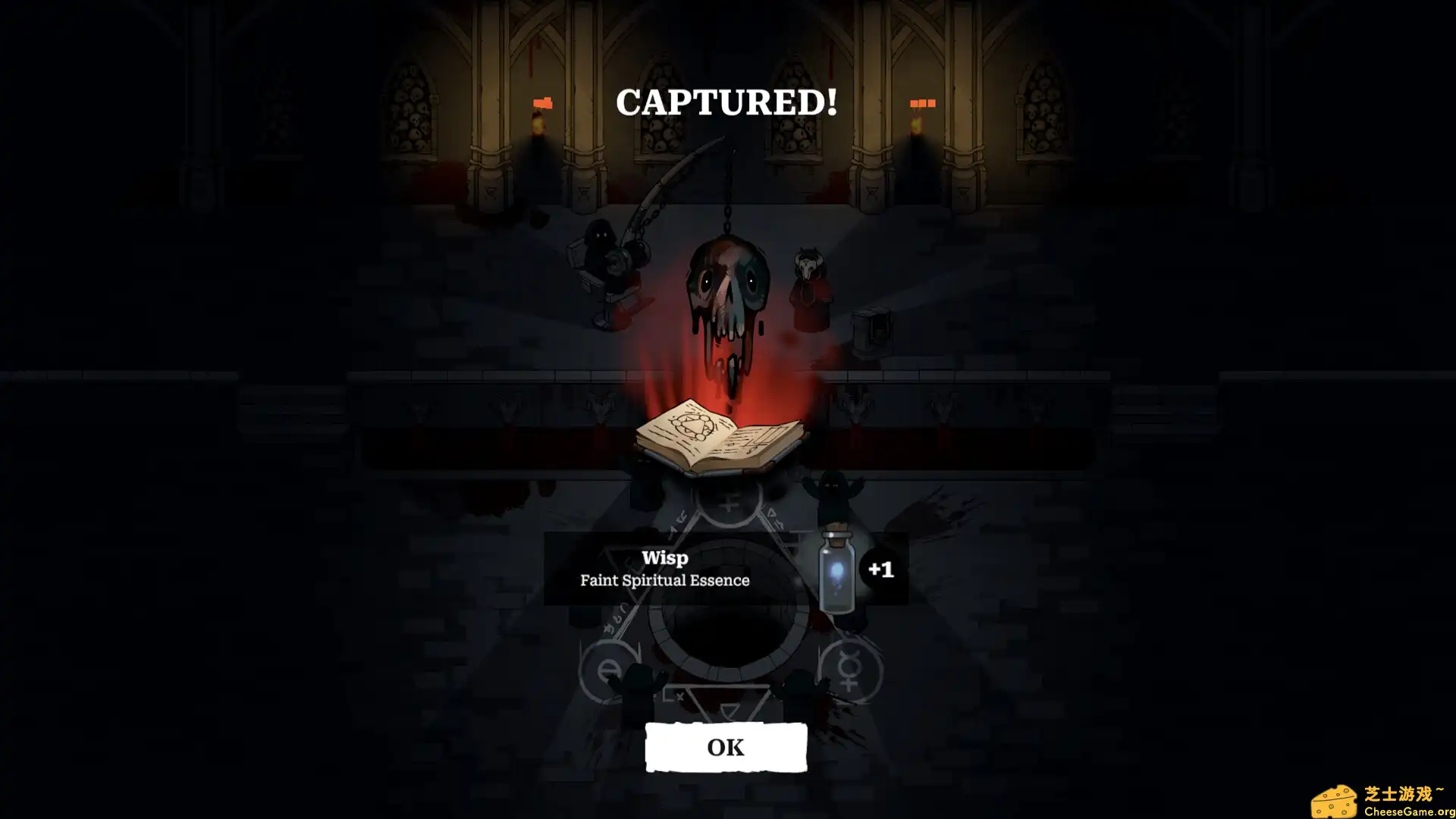Click the Wisp bottle icon
The width and height of the screenshot is (1456, 819).
(839, 569)
